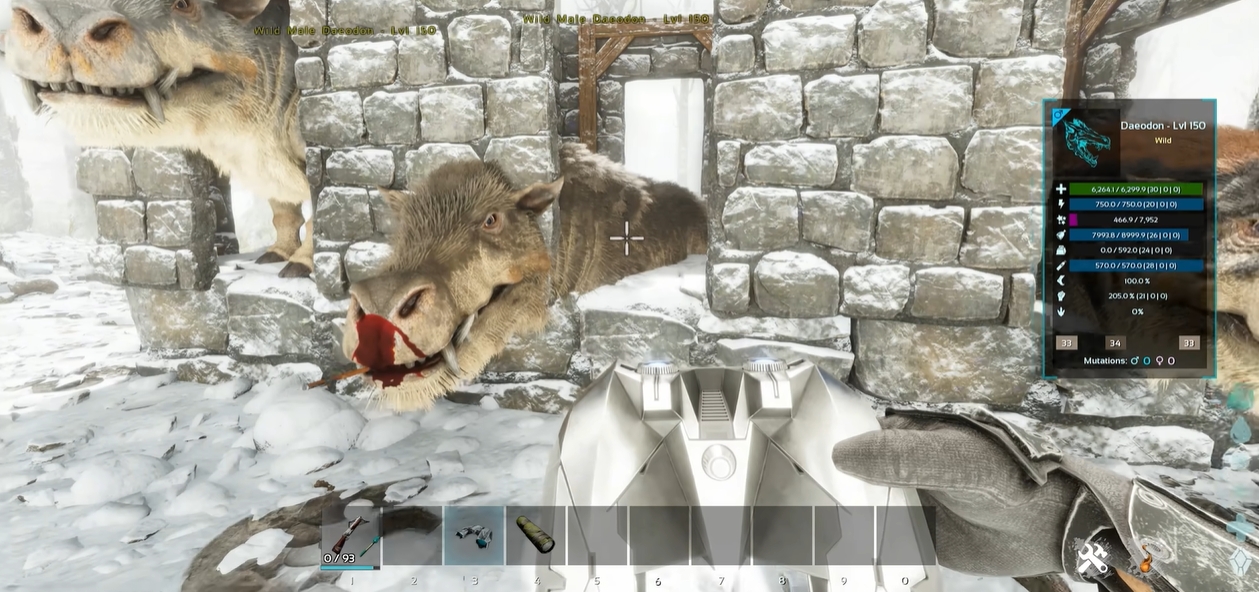This screenshot has width=1259, height=592.
Task: Click the stamina lightning bolt icon
Action: pos(1060,204)
